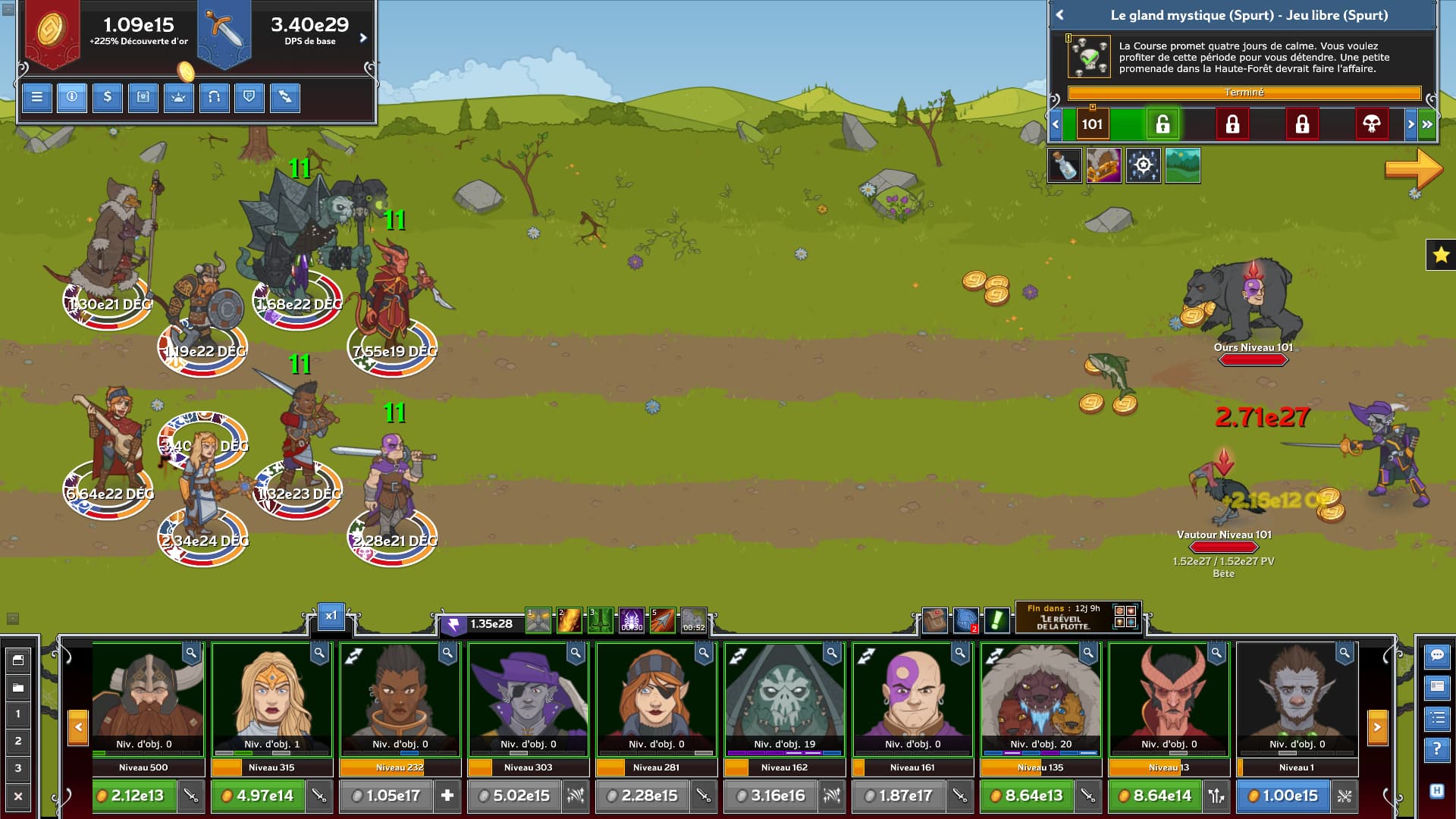Inspect the blonde champion with the magnifier

pyautogui.click(x=319, y=653)
